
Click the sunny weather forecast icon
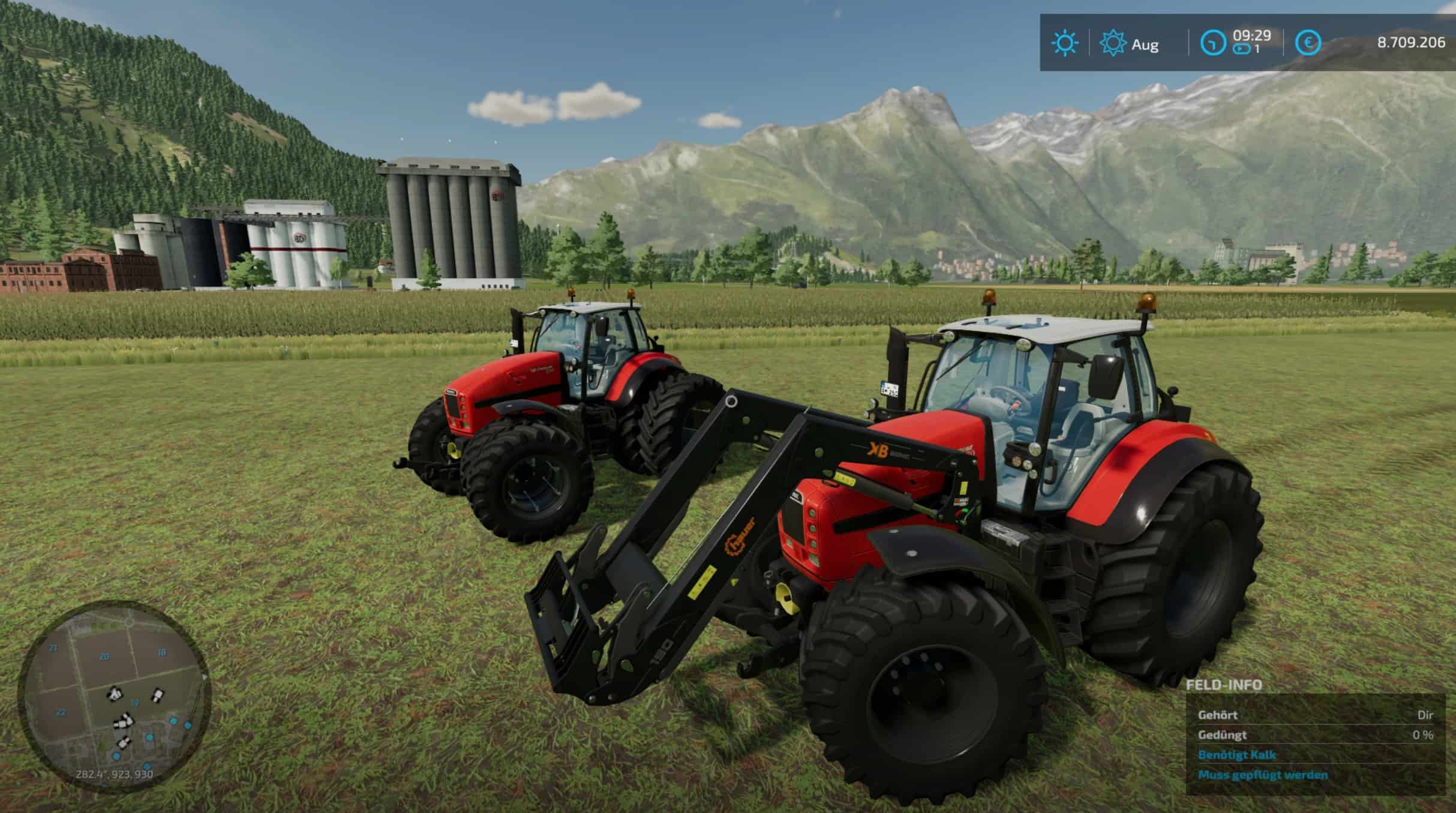click(x=1064, y=43)
